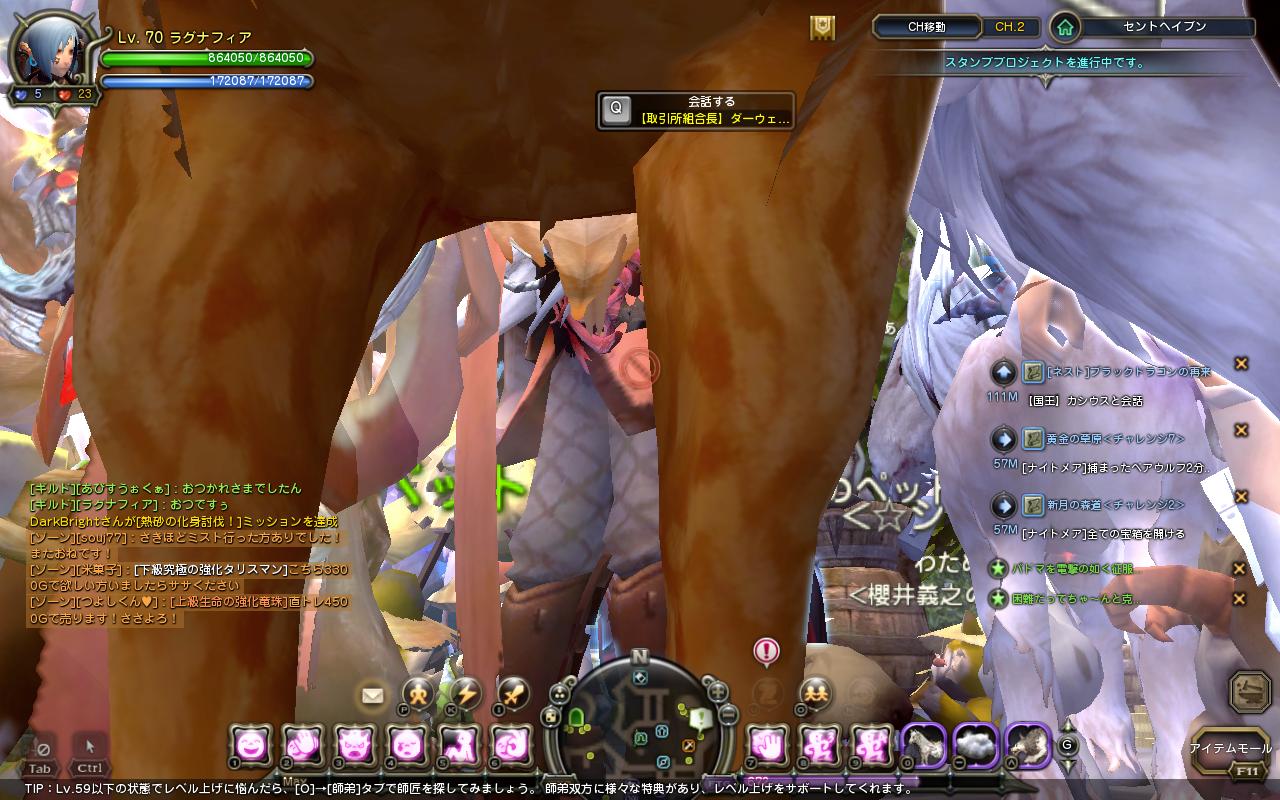Image resolution: width=1280 pixels, height=800 pixels.
Task: Click the sword menu icon
Action: [x=513, y=692]
